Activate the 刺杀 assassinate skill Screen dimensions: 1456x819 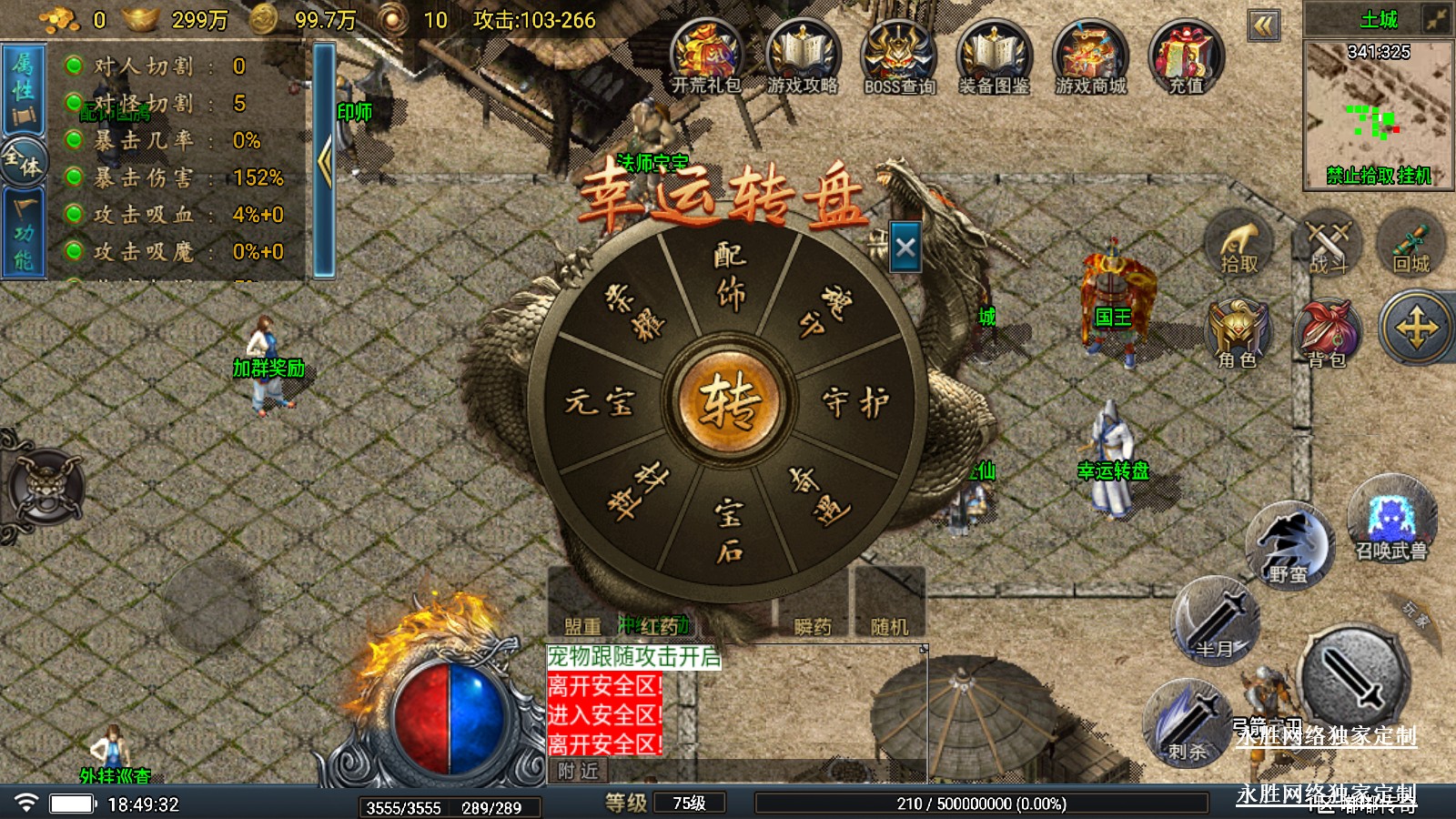point(1188,723)
